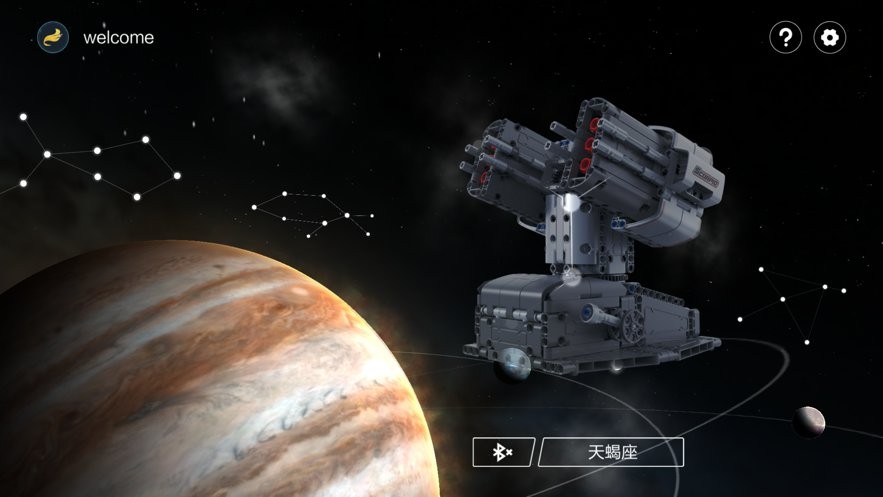Tap the Bluetooth connection button

pos(503,452)
